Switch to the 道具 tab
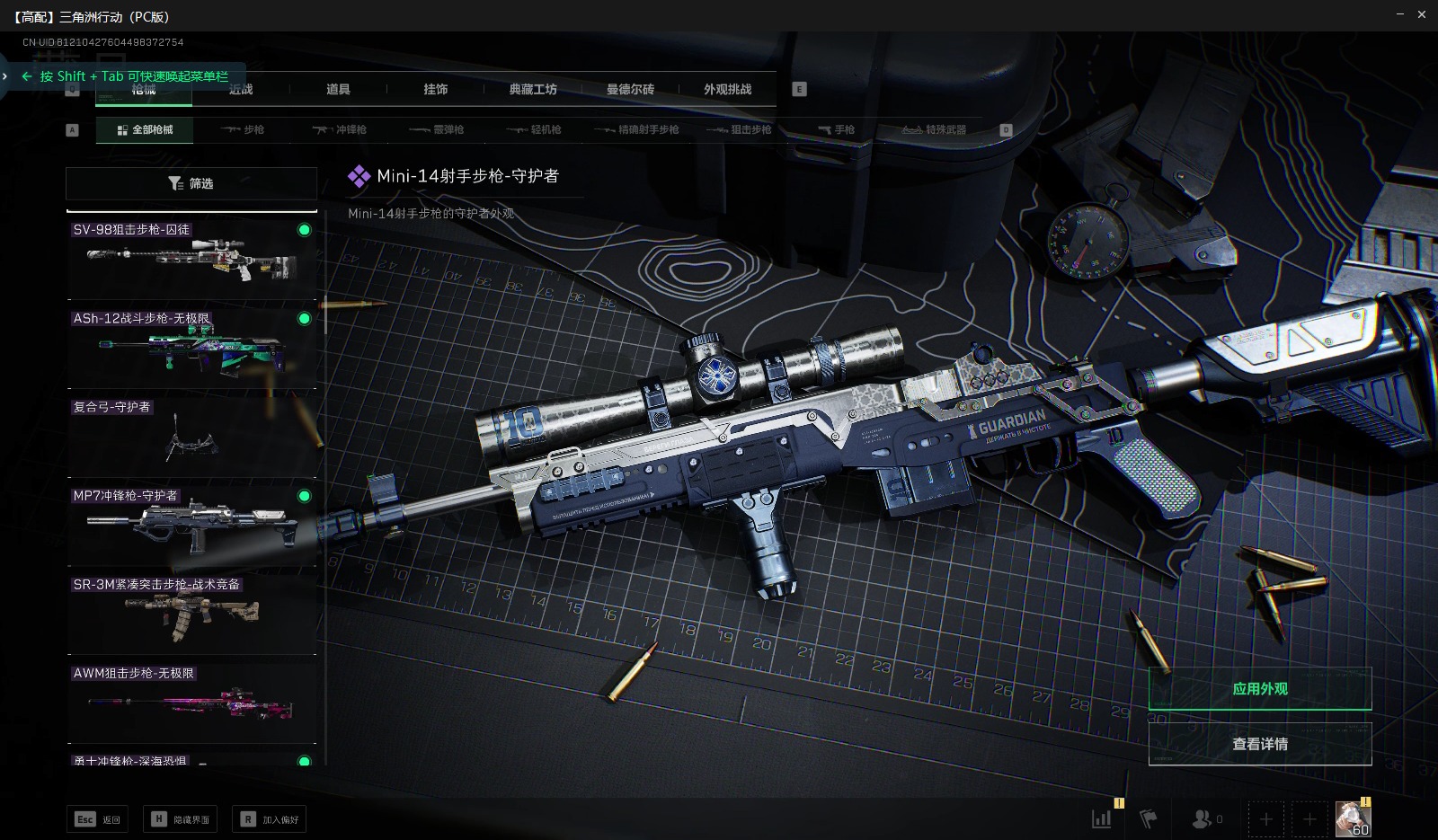This screenshot has width=1438, height=840. tap(338, 89)
